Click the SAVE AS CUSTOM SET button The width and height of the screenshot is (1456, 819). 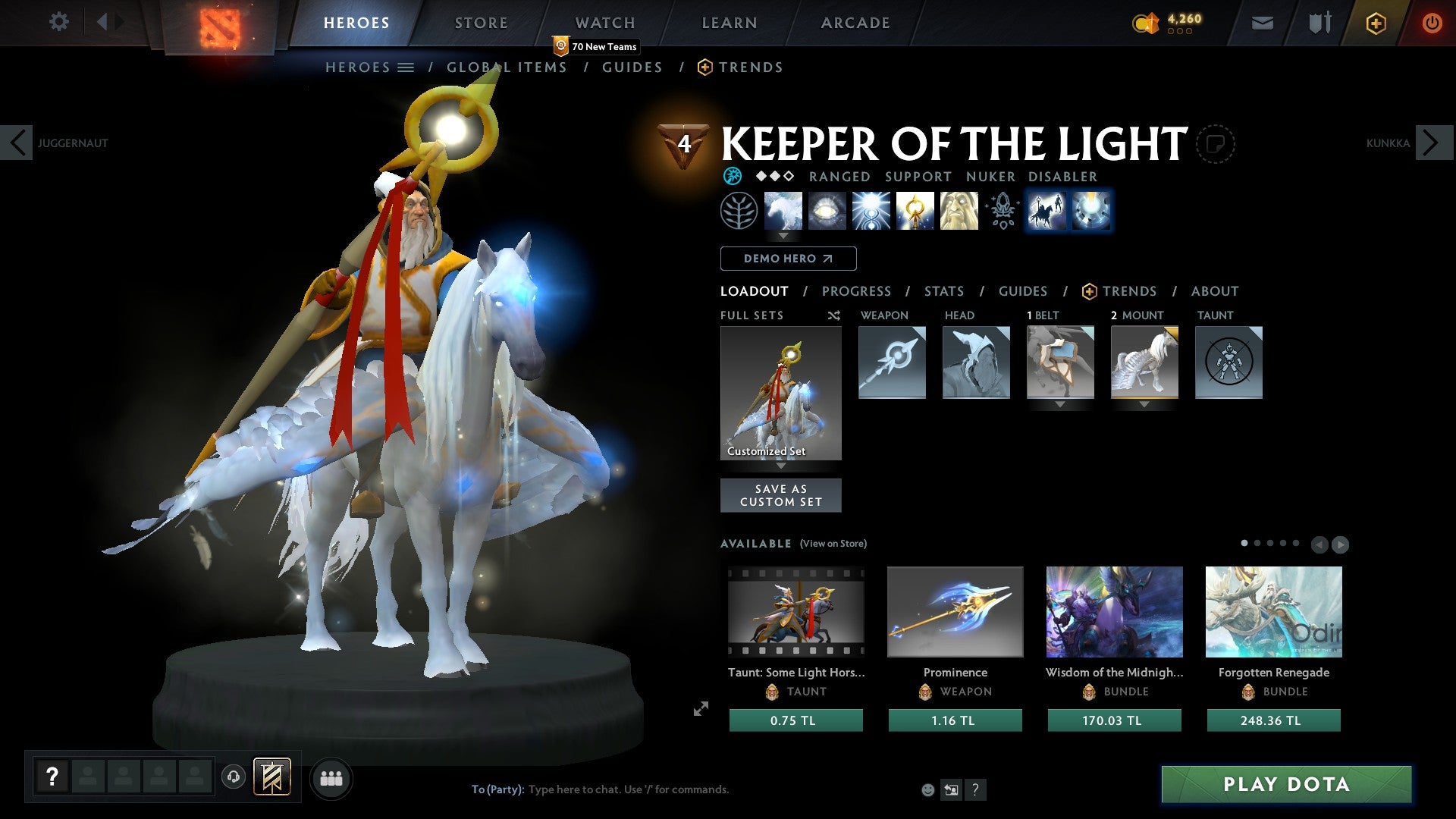point(780,495)
